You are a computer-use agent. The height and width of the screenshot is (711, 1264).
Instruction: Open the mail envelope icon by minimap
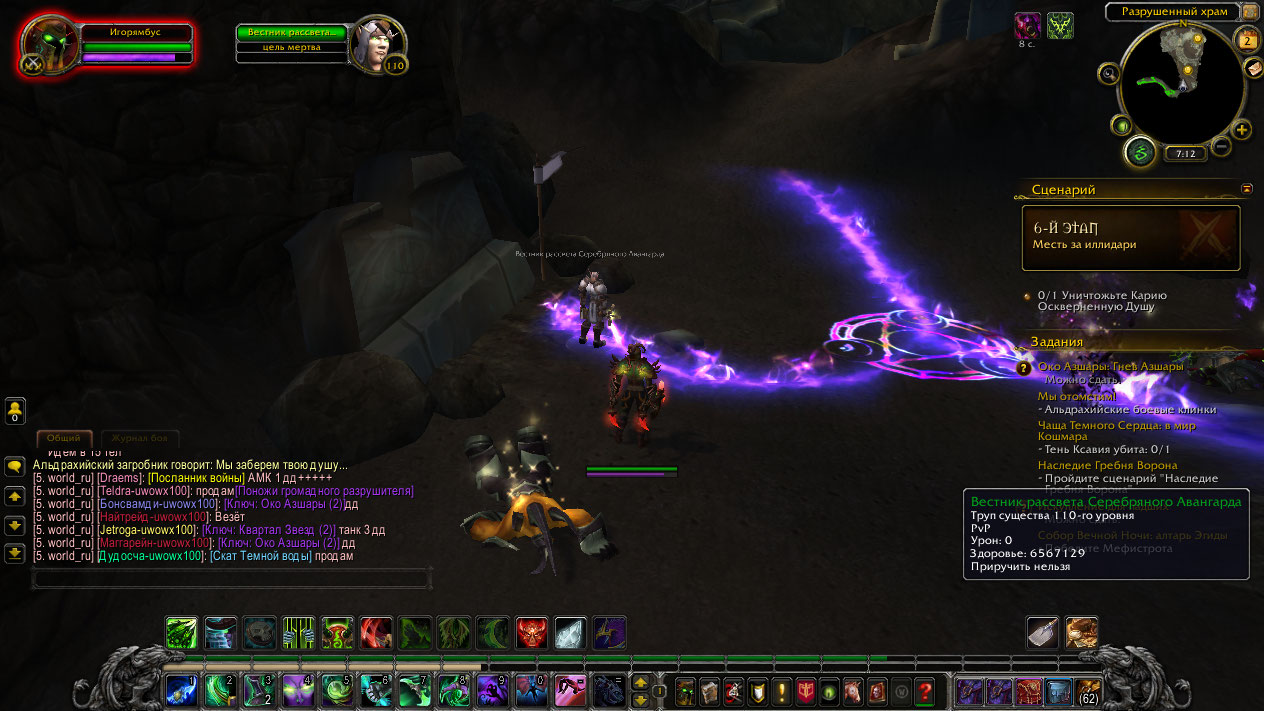pyautogui.click(x=1253, y=68)
